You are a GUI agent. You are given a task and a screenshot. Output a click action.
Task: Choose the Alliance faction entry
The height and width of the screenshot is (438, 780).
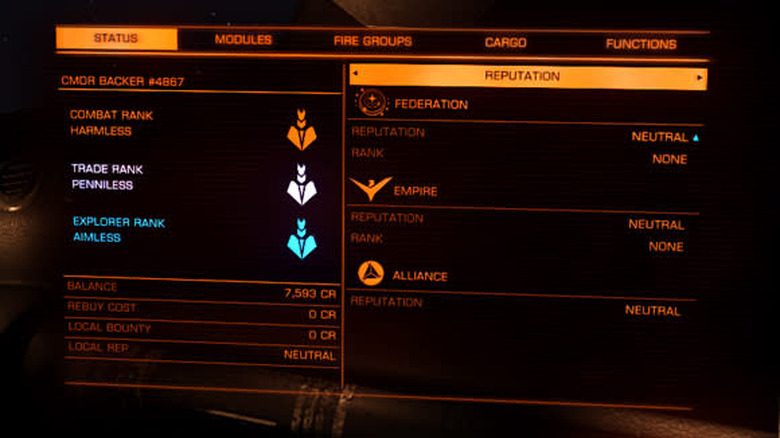[420, 276]
